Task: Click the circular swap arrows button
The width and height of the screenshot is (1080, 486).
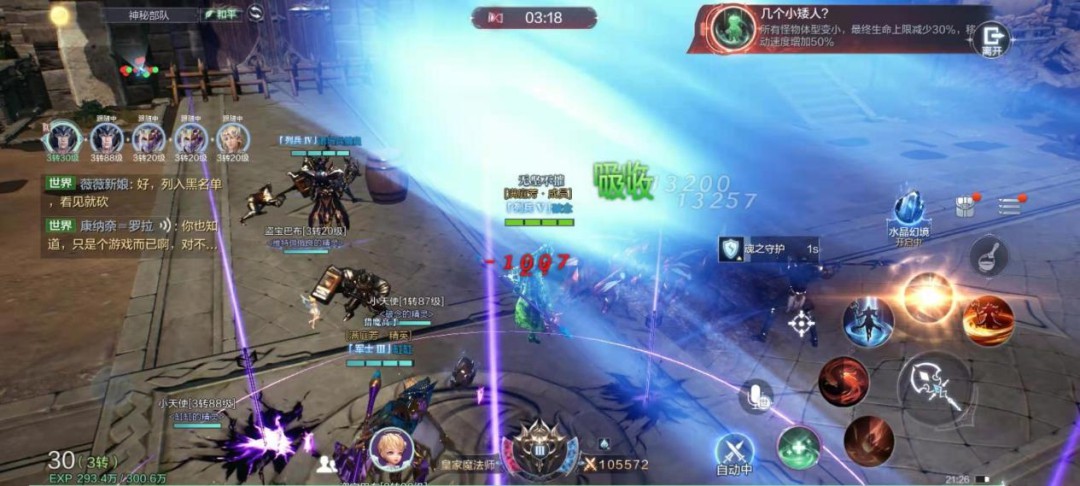Action: coord(256,14)
